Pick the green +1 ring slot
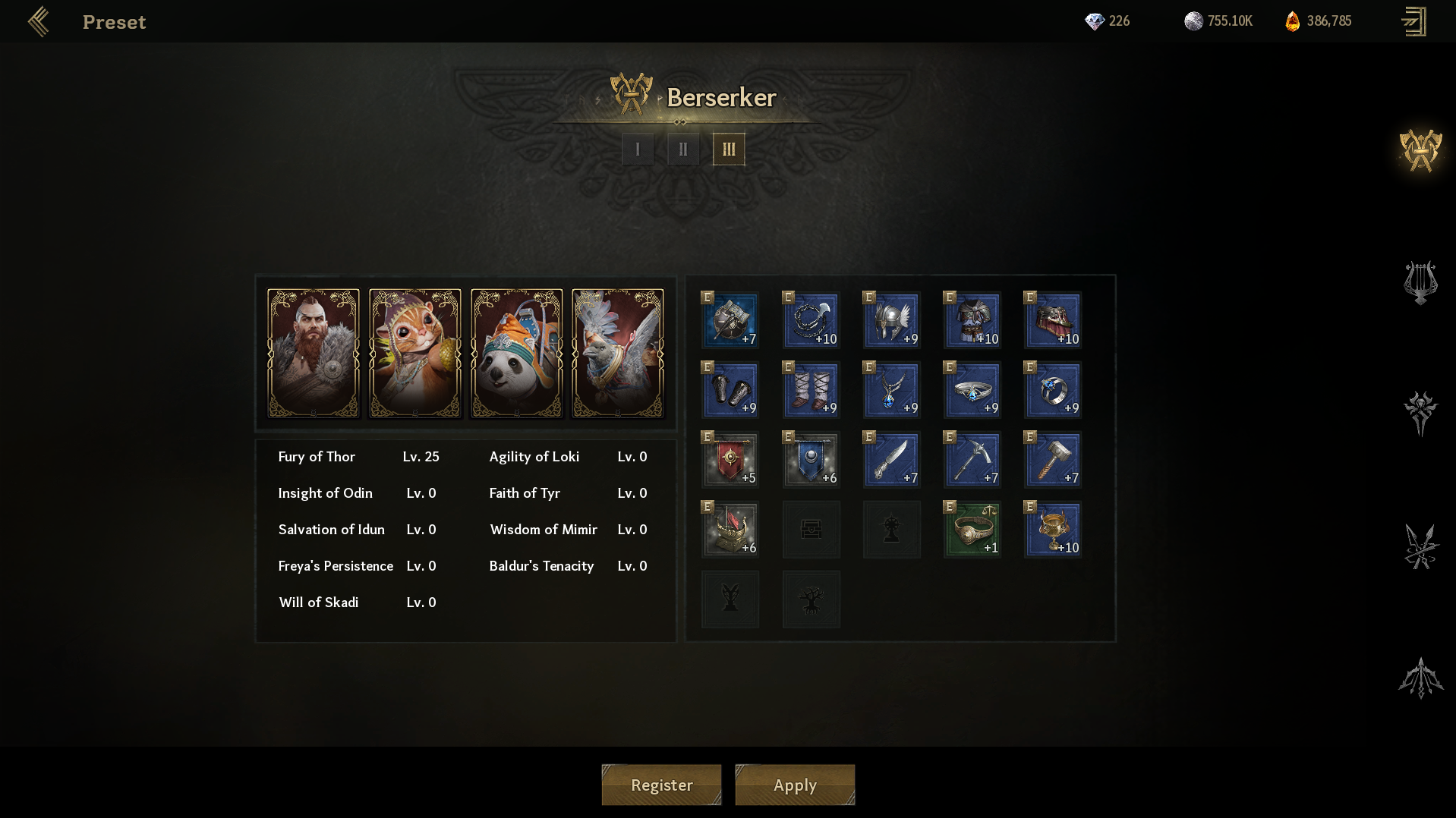This screenshot has height=818, width=1456. point(972,530)
